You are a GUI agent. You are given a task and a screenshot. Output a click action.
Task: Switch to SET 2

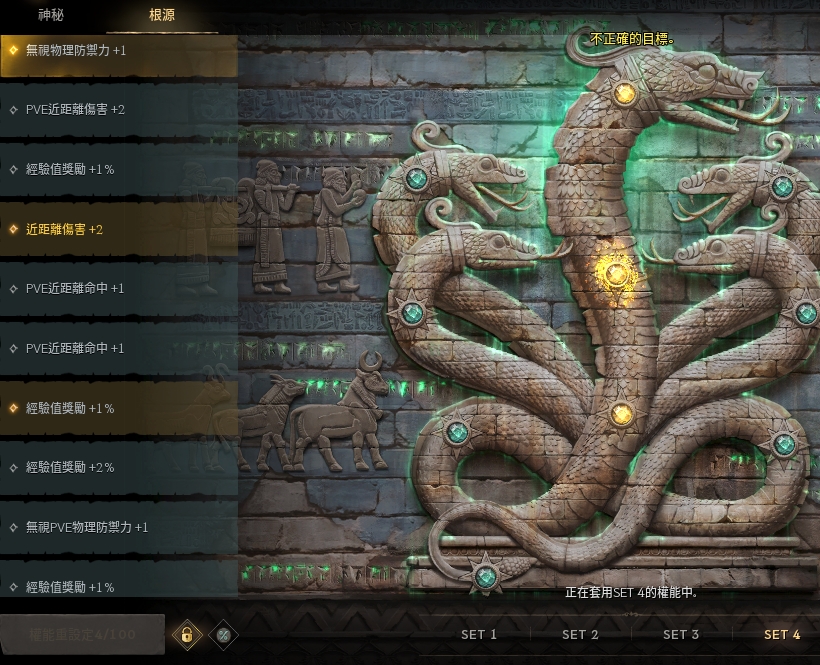pyautogui.click(x=580, y=634)
